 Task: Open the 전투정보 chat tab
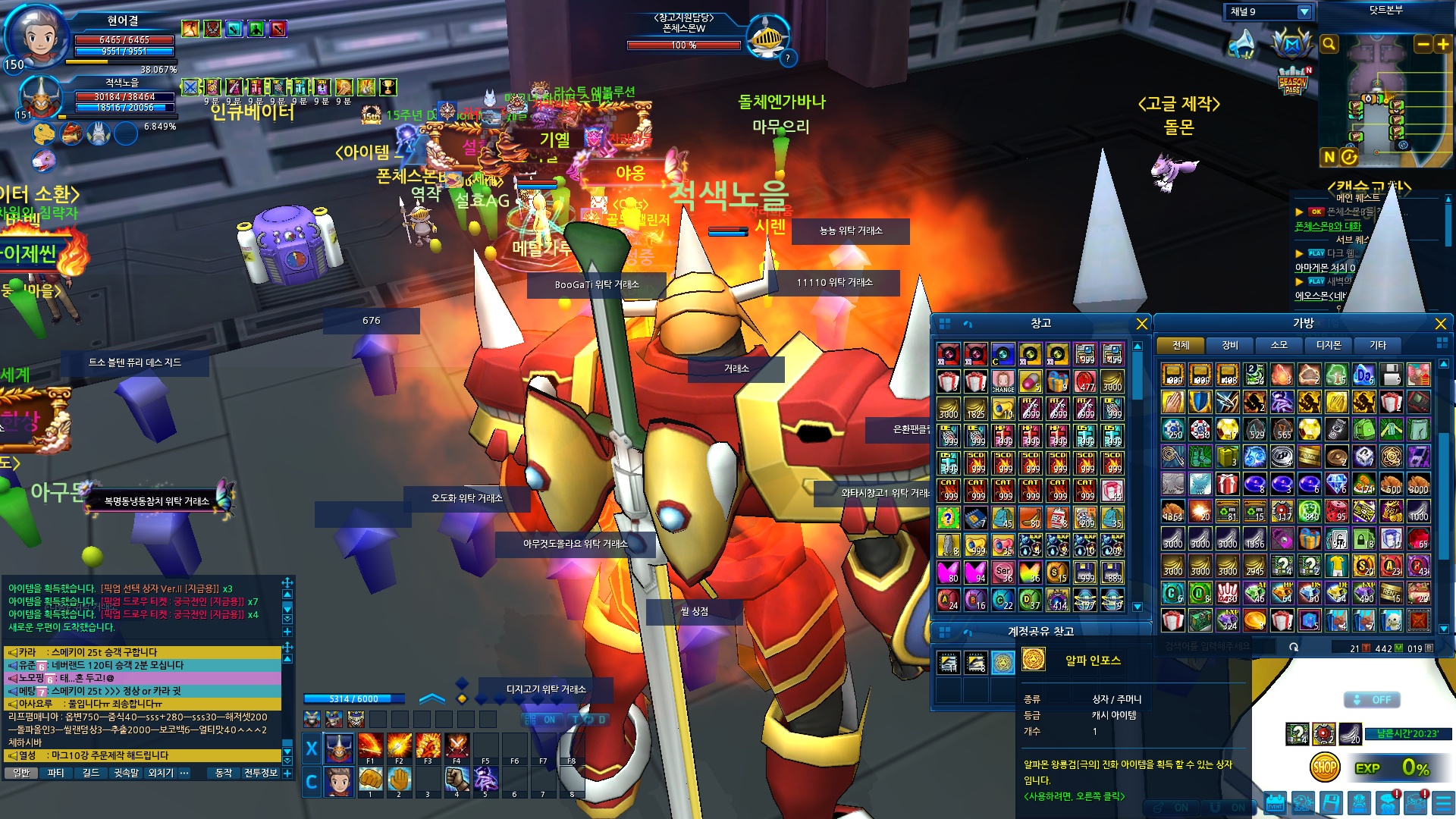click(x=260, y=773)
